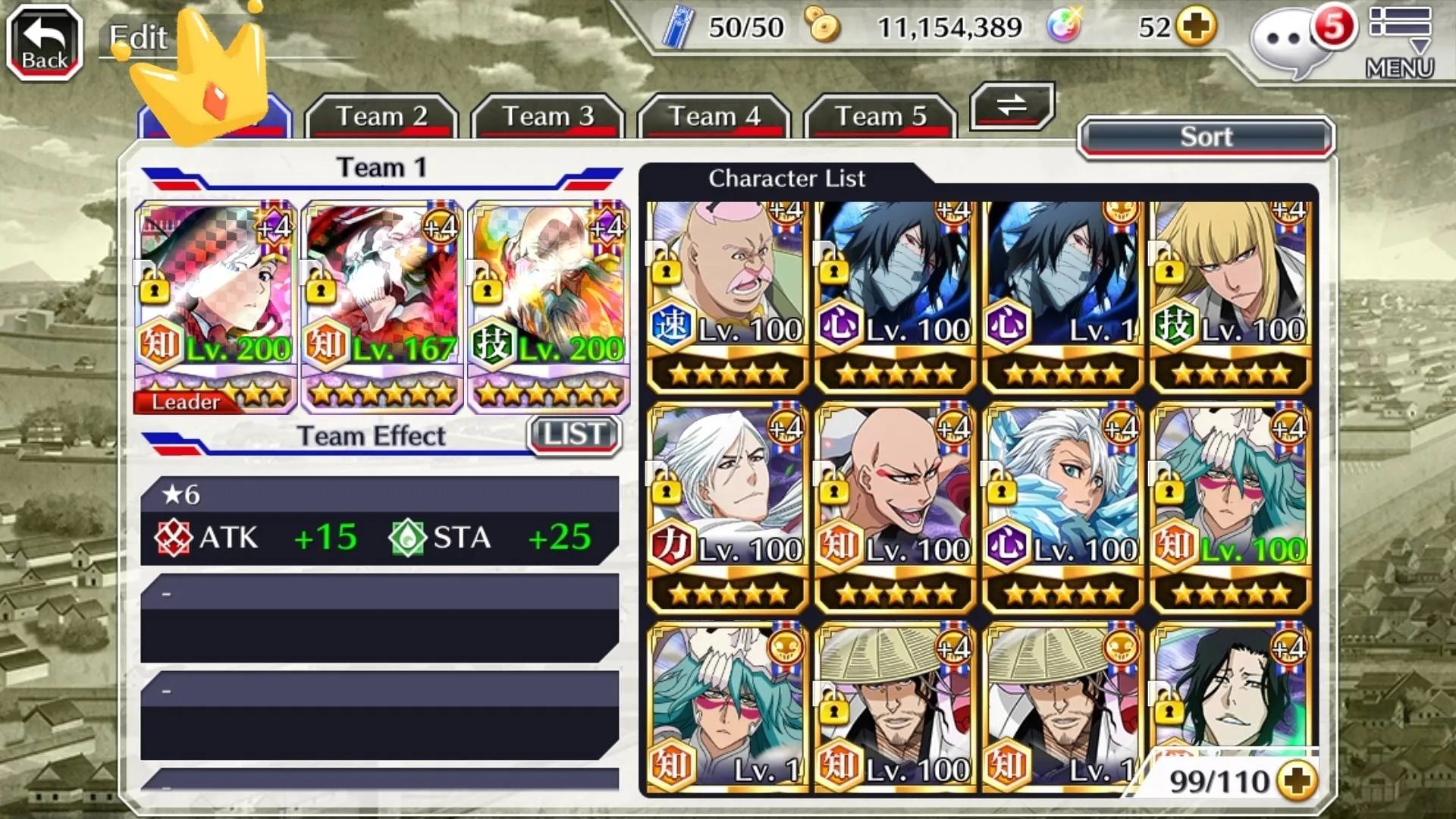Expand character storage with the plus button
Viewport: 1456px width, 819px height.
(1298, 781)
